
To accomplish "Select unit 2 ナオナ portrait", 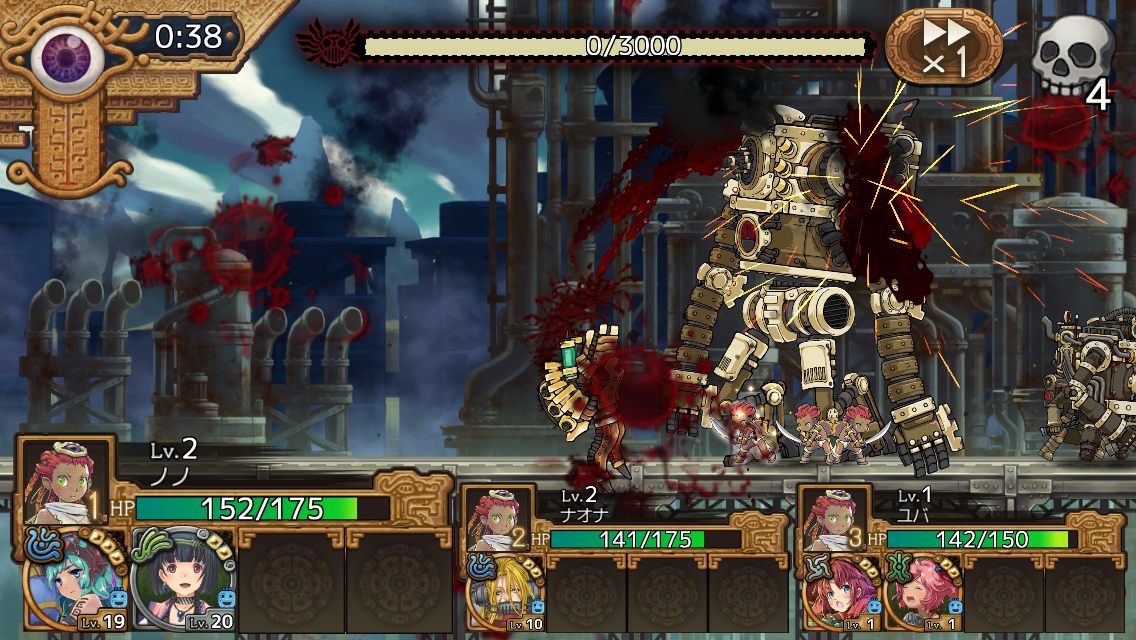I will click(x=495, y=519).
